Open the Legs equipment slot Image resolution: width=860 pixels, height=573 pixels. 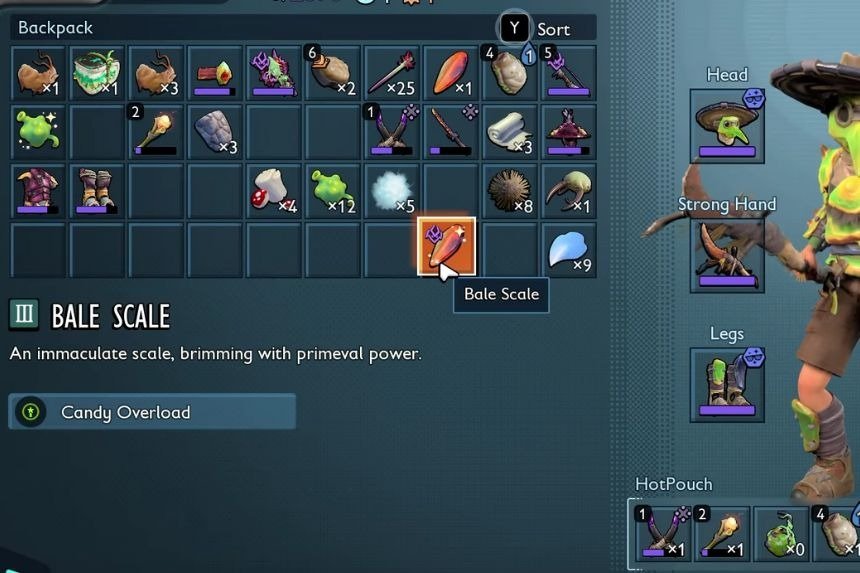tap(727, 384)
